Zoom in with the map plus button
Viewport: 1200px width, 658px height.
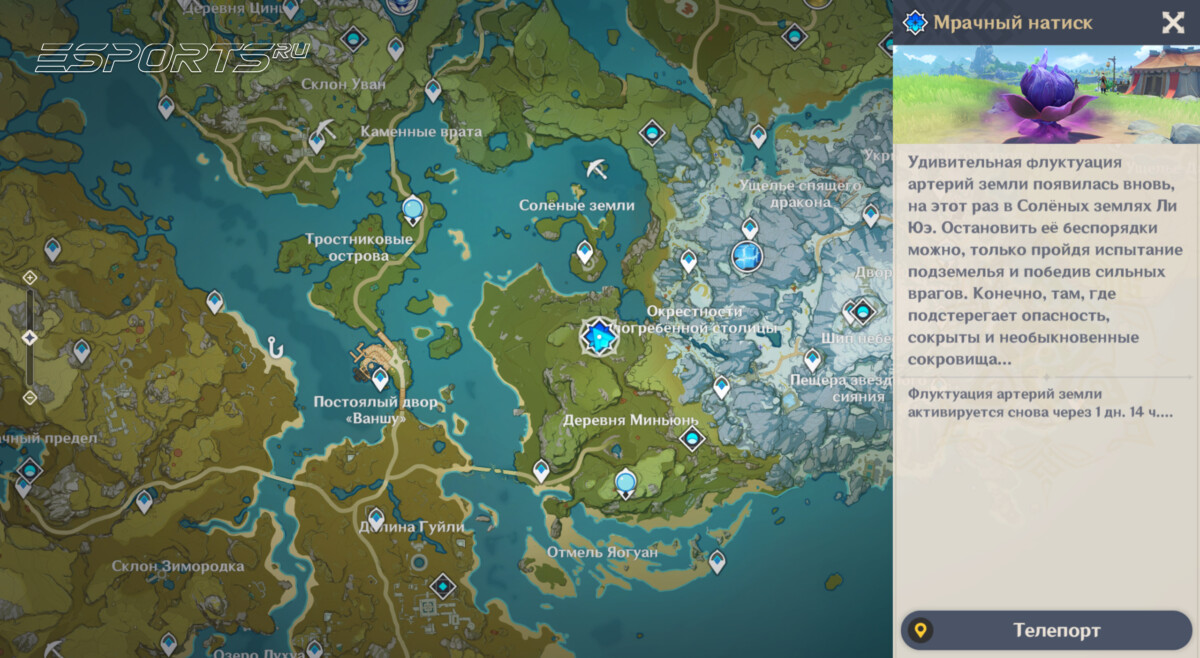pos(30,278)
